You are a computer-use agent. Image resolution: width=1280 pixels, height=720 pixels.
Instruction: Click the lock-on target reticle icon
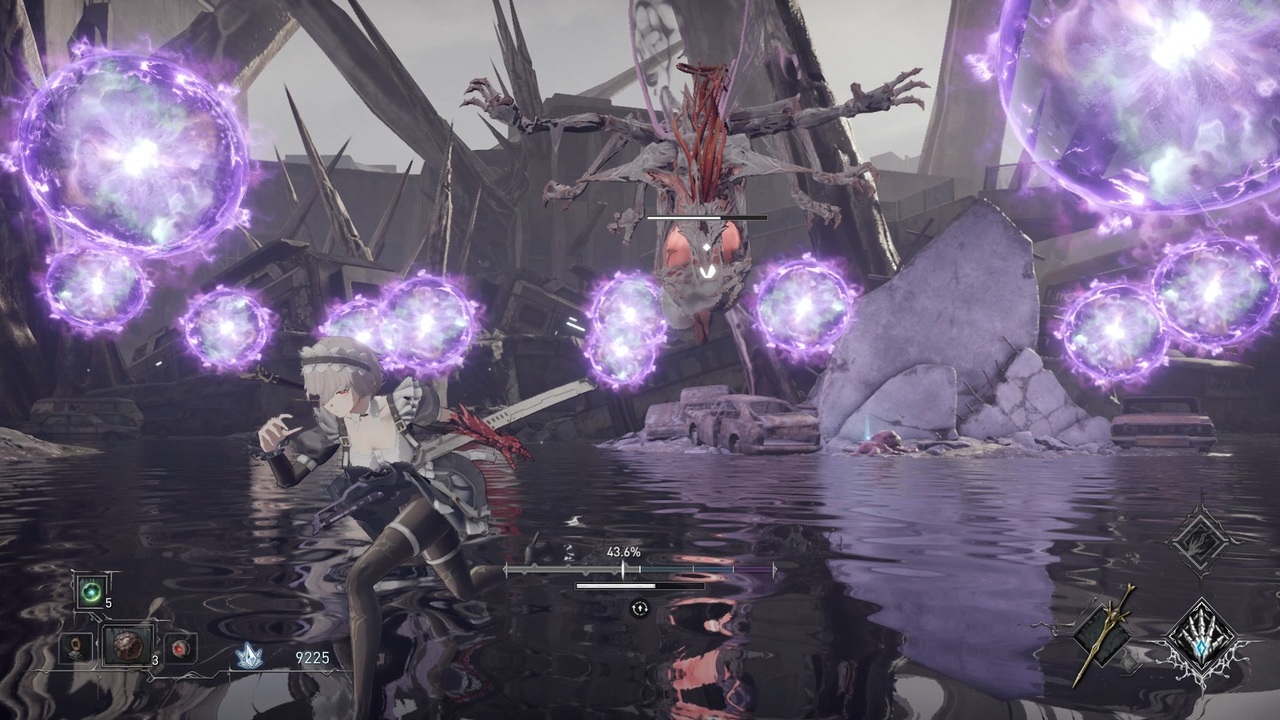[x=640, y=608]
